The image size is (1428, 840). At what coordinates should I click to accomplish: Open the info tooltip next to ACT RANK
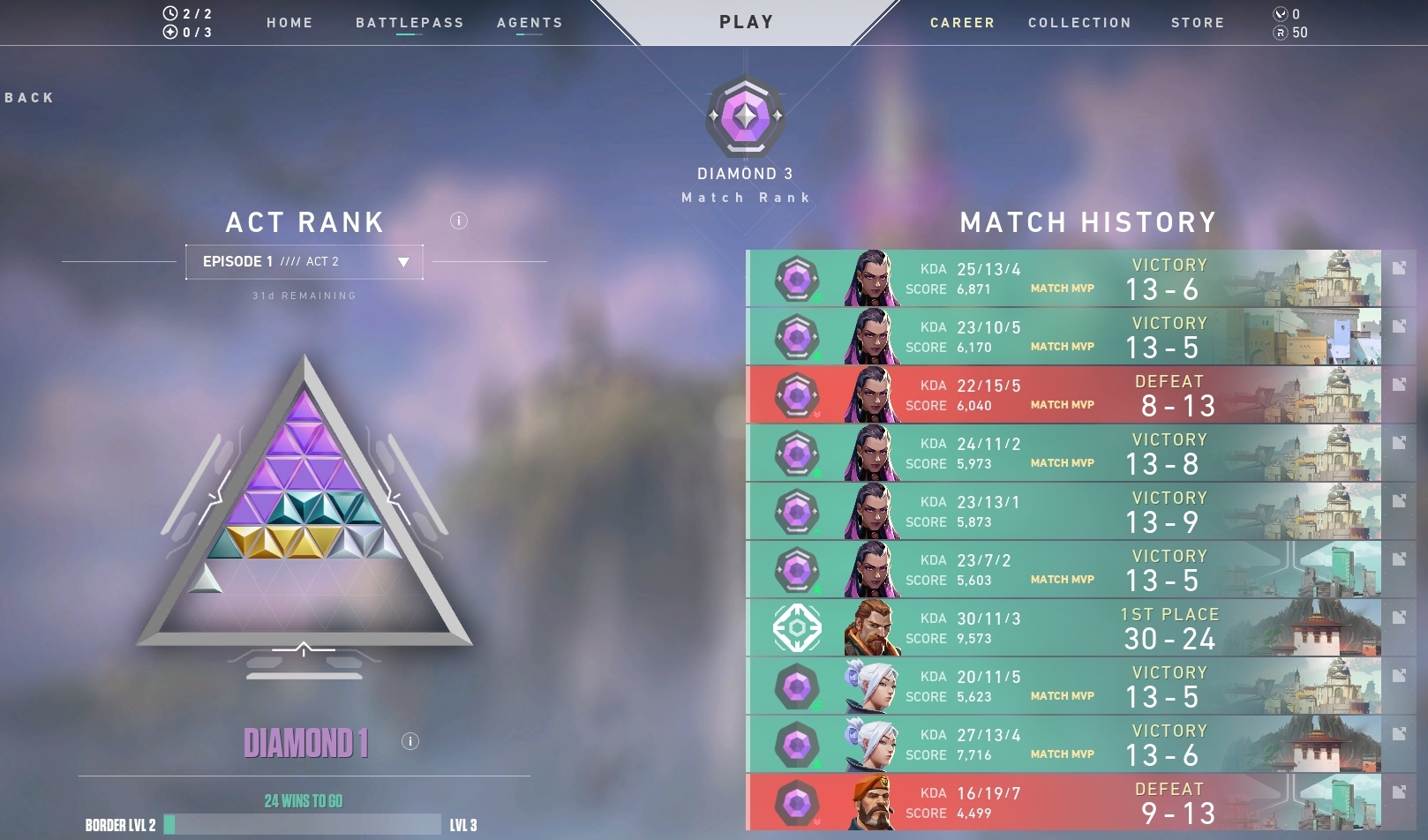pyautogui.click(x=457, y=221)
